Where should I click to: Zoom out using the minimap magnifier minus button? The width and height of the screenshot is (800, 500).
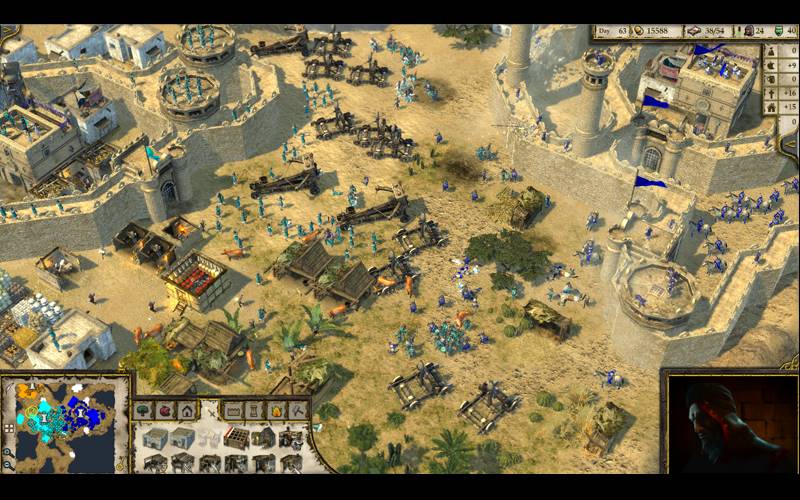point(9,464)
